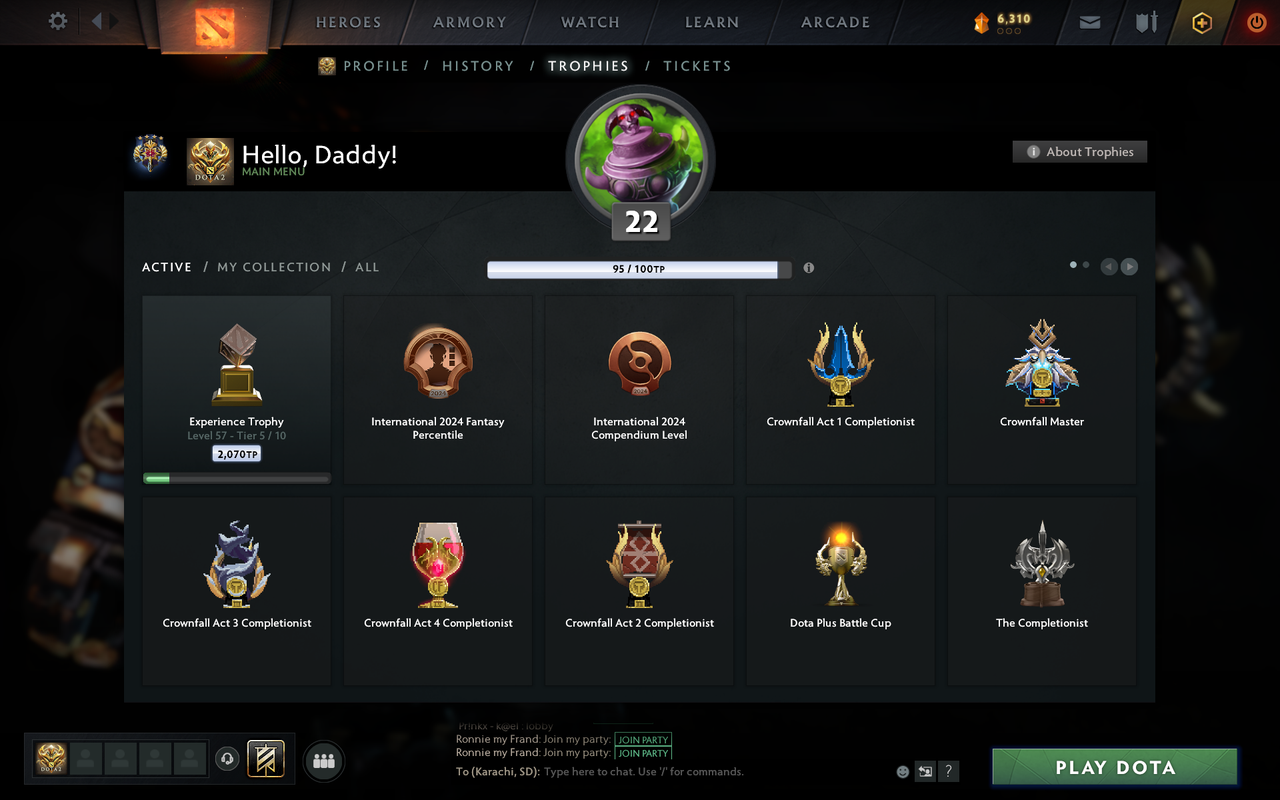Viewport: 1280px width, 800px height.
Task: Click the second pagination dot for trophies
Action: [1086, 263]
